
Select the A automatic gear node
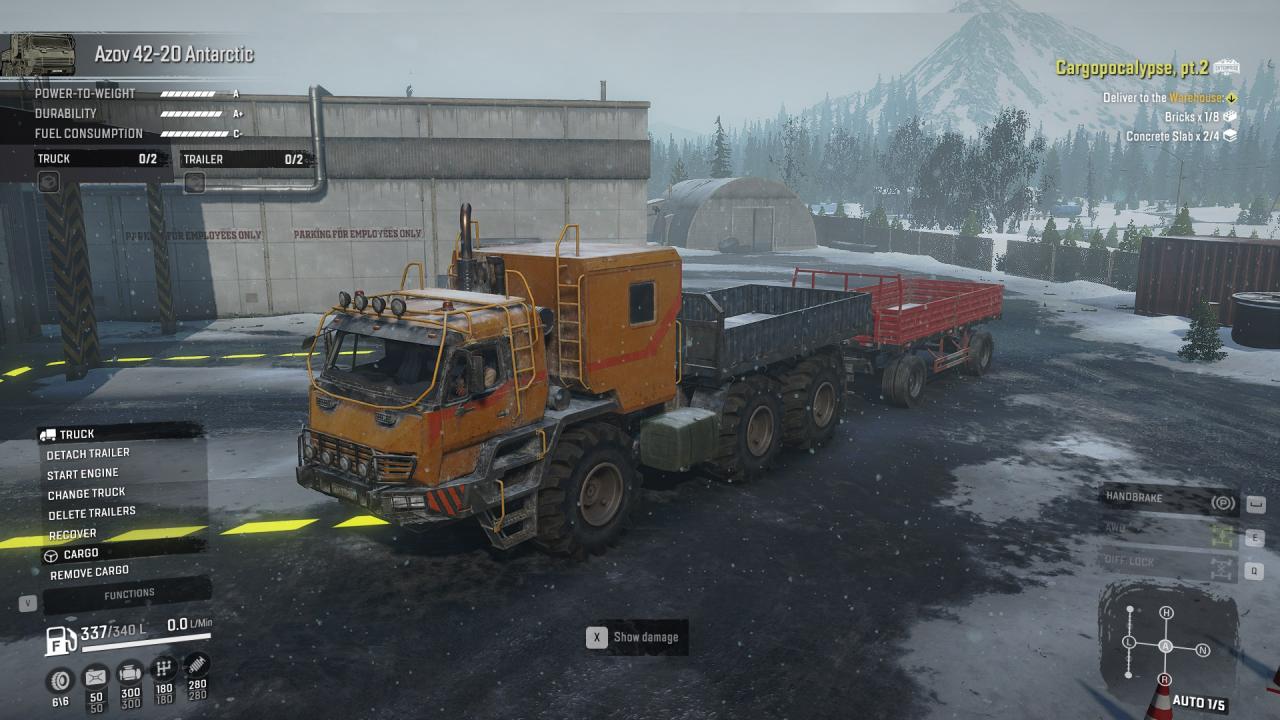[x=1166, y=646]
